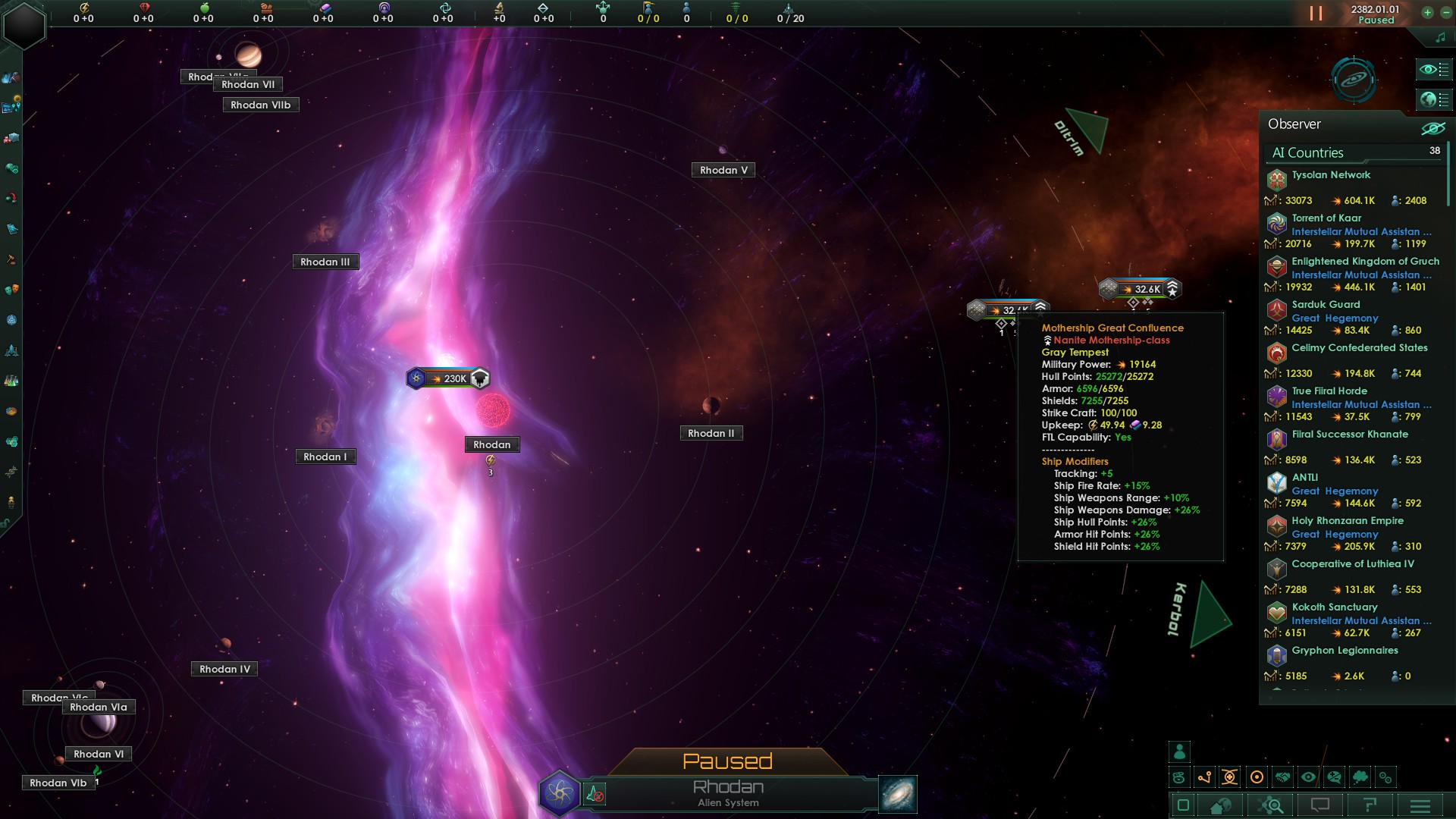
Task: Select the Sarduk Guard country entry
Action: (1326, 305)
